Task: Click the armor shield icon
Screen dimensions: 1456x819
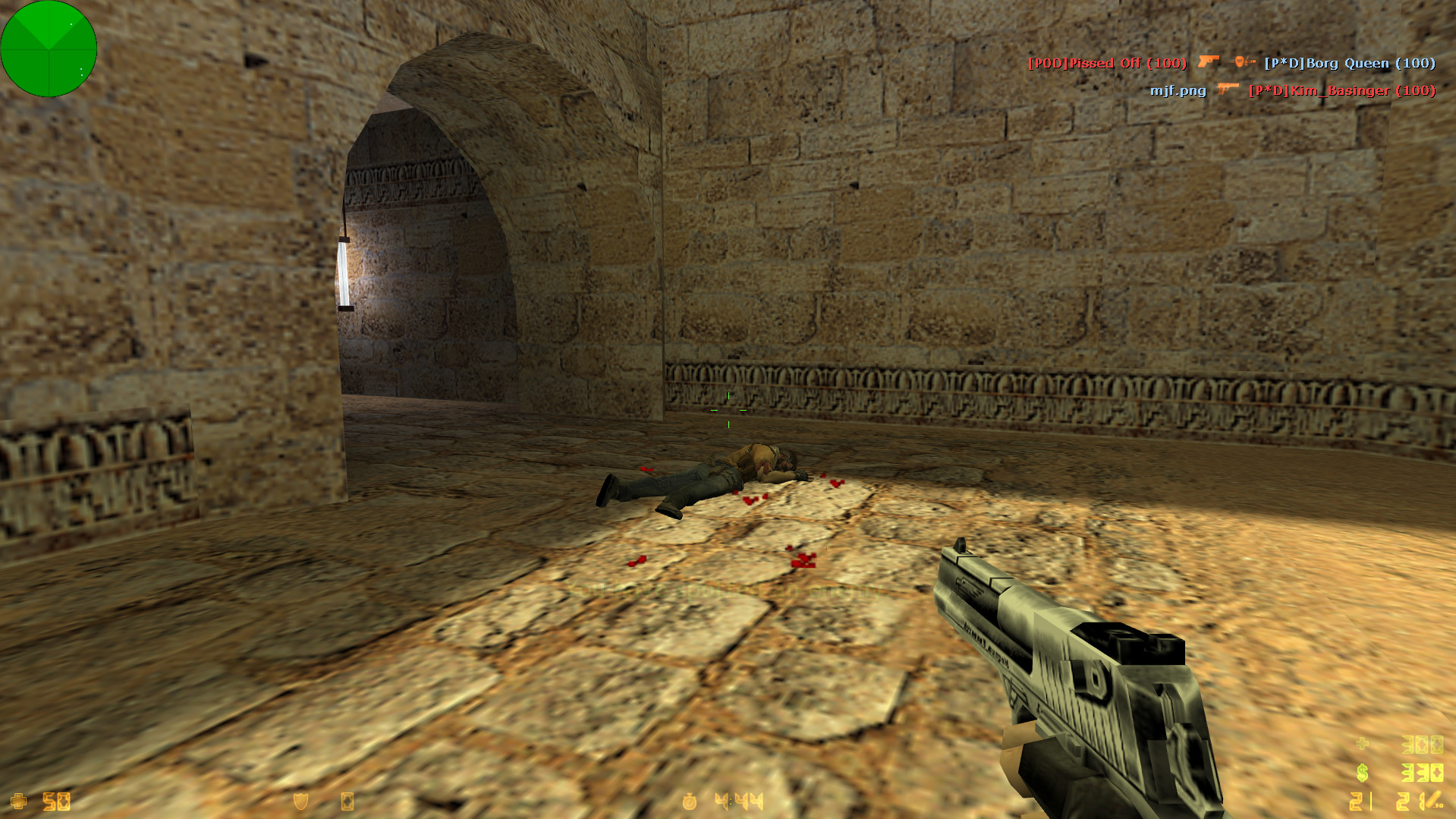Action: [300, 802]
